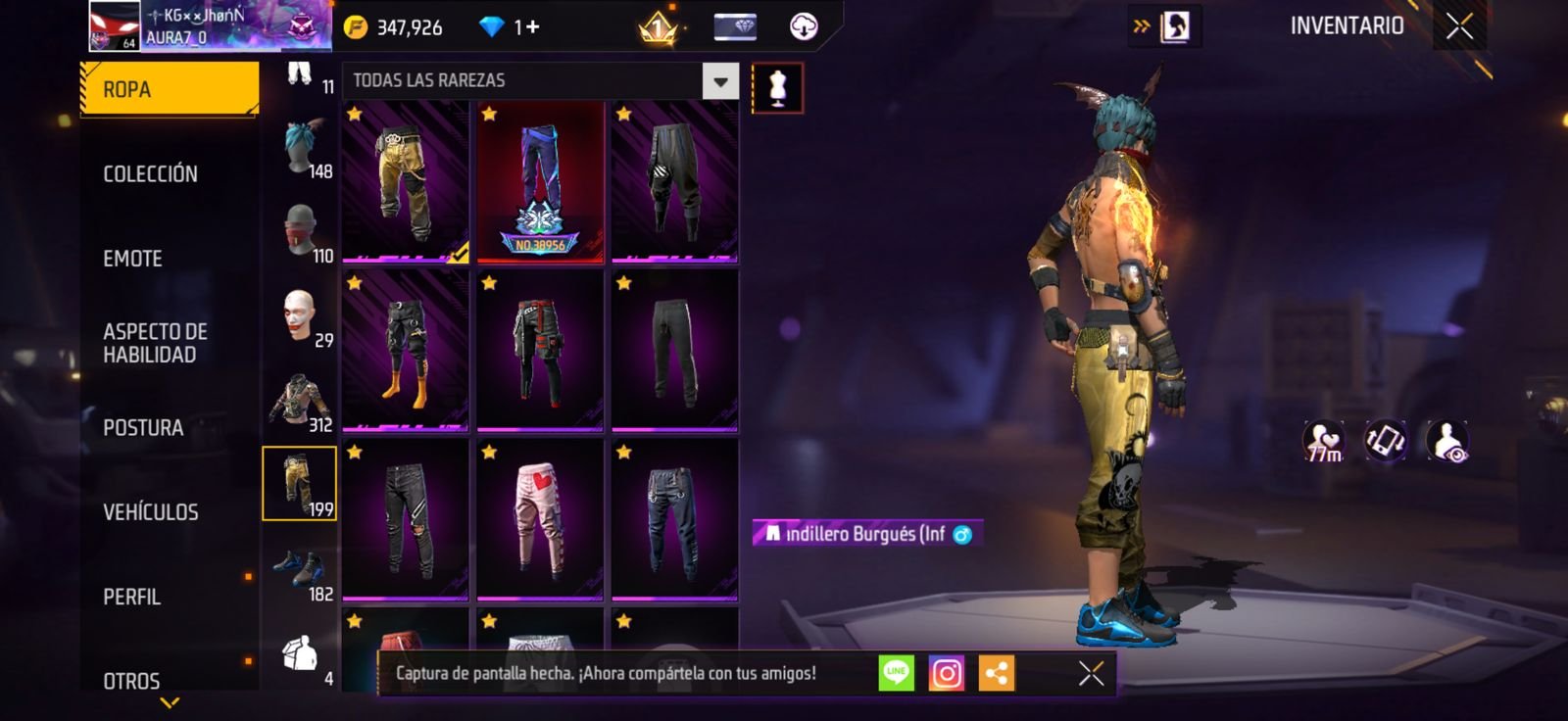Choose the blue pants numbered NO.38956
The width and height of the screenshot is (1568, 721).
539,182
